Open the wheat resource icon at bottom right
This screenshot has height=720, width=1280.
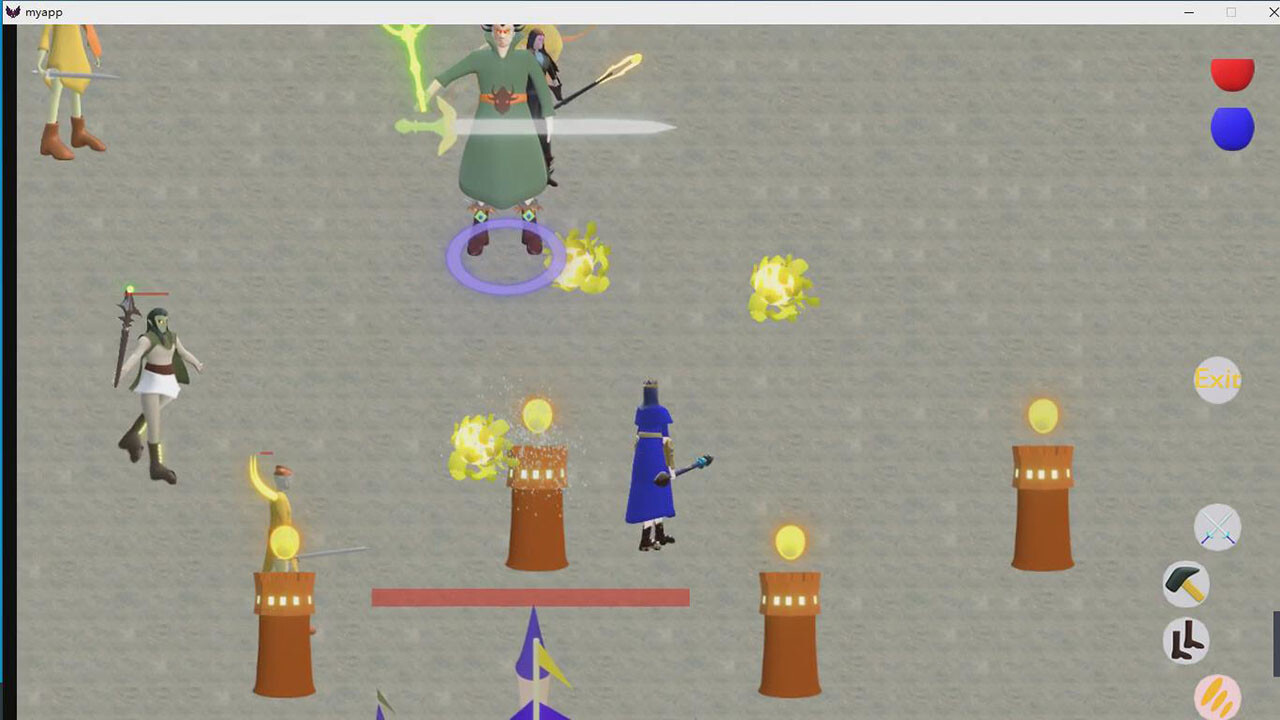pos(1216,695)
